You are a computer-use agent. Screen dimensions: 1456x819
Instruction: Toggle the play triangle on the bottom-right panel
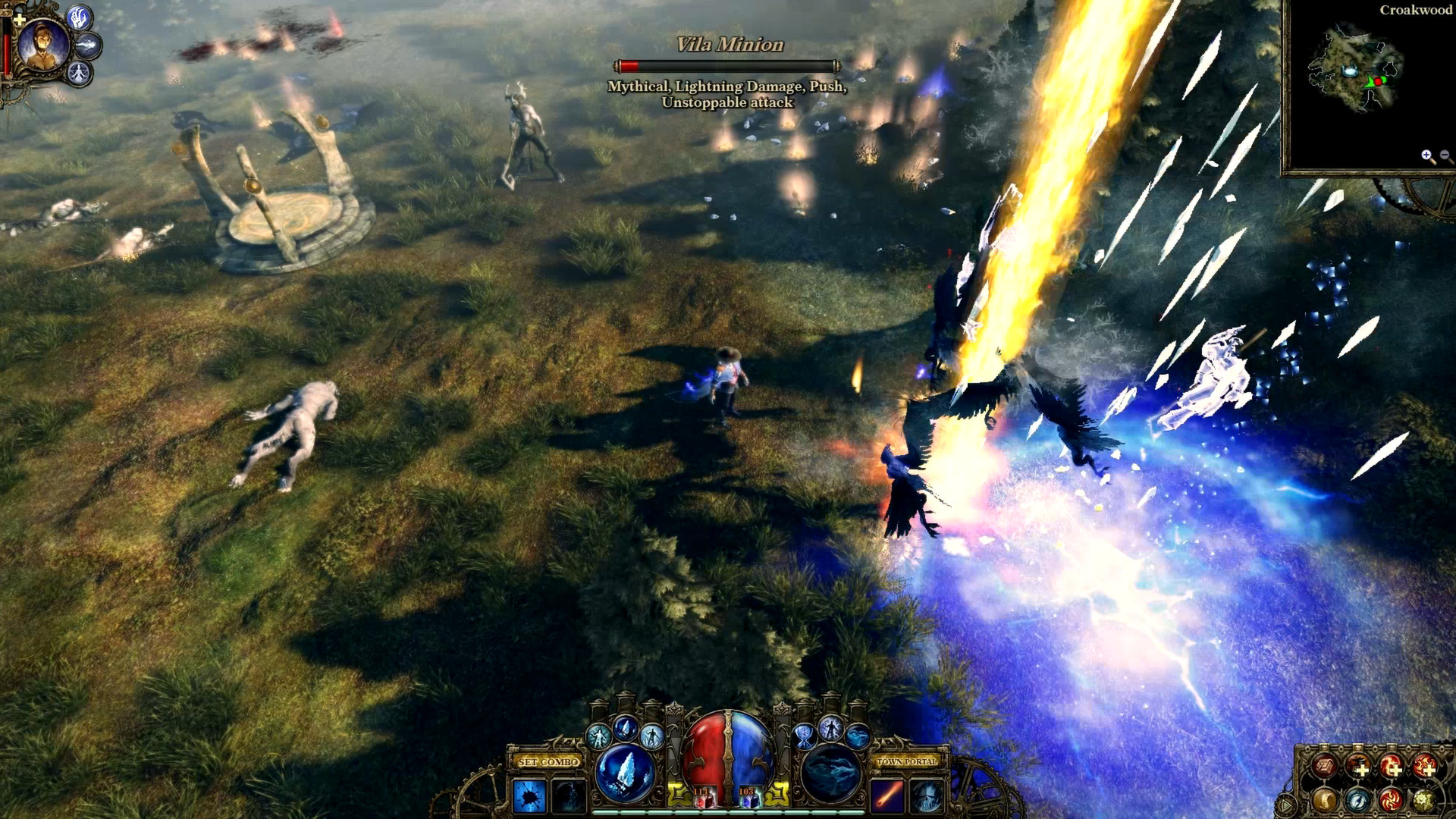pyautogui.click(x=1285, y=804)
